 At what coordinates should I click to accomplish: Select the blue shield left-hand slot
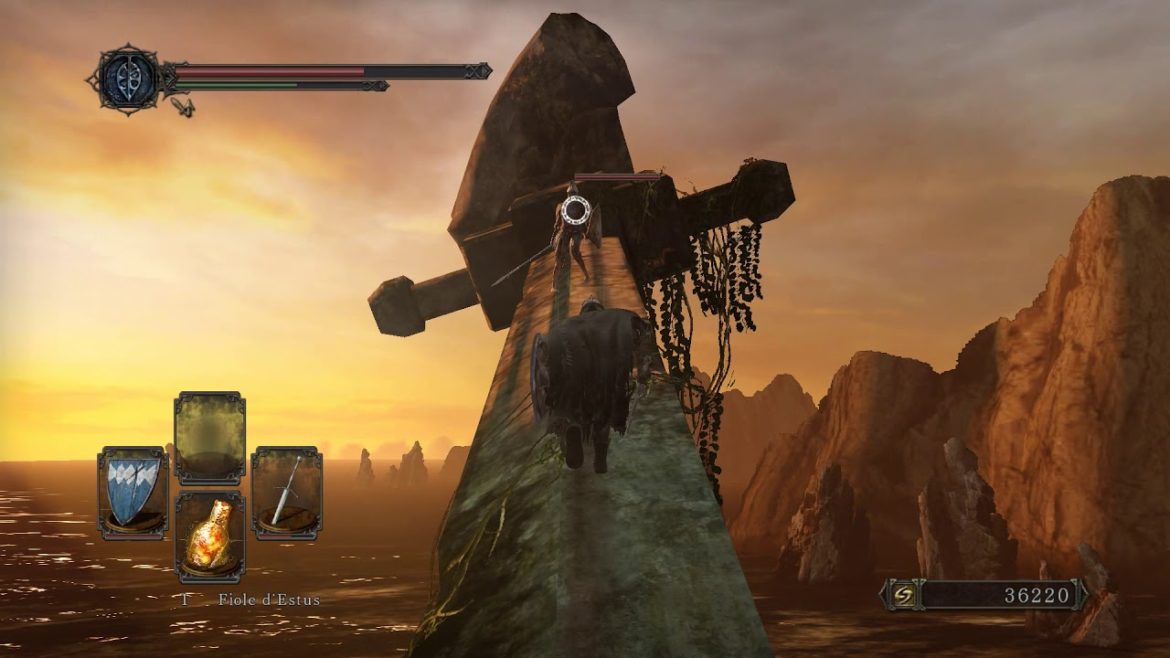133,492
